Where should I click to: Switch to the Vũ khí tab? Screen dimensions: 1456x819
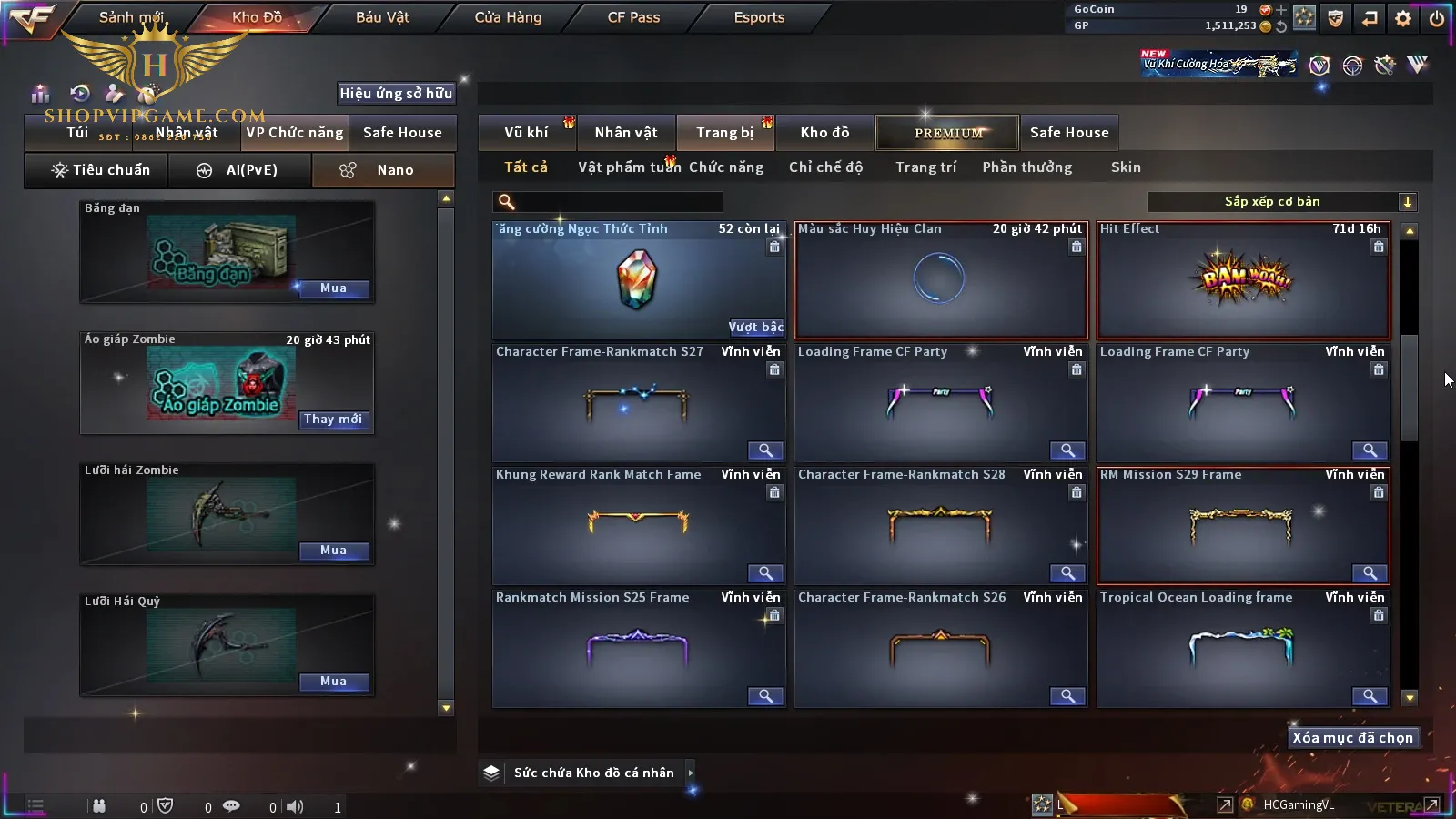[x=526, y=133]
